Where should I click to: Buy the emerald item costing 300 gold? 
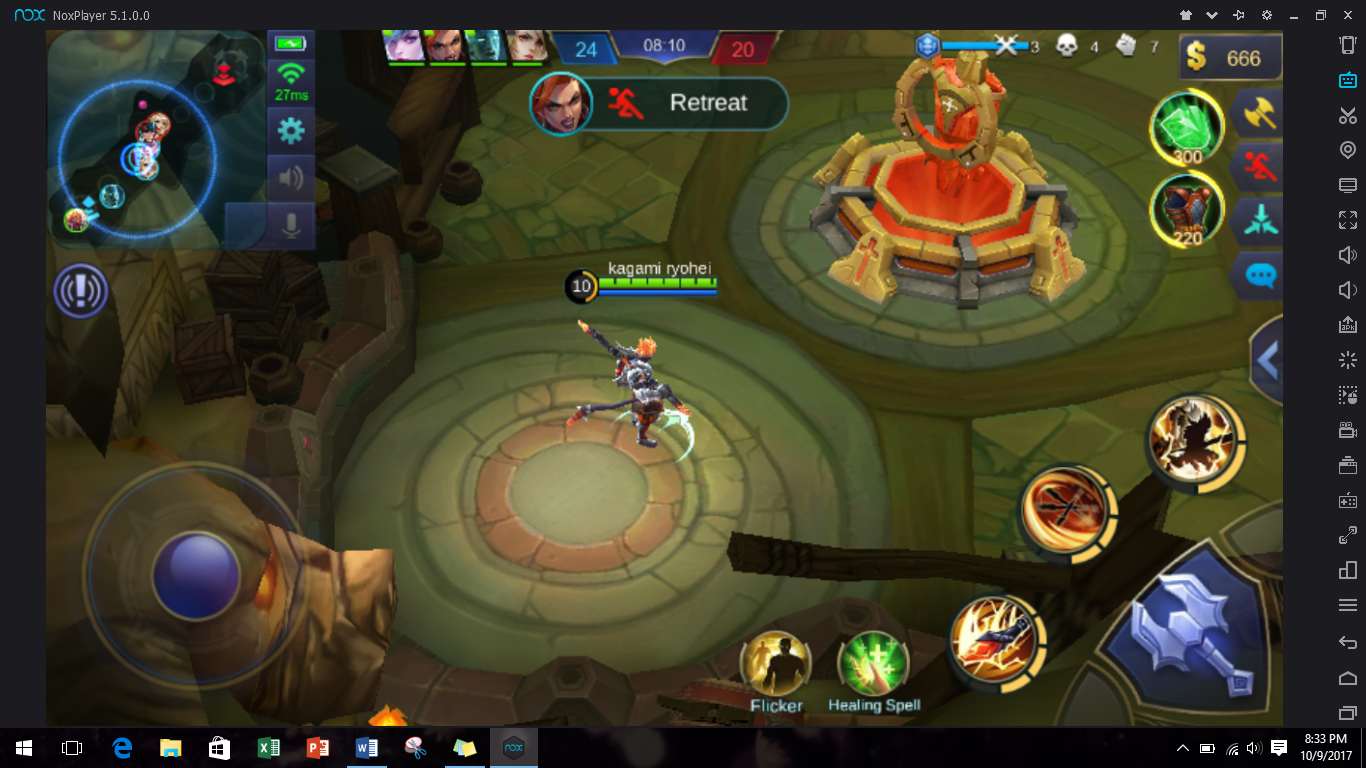(1187, 126)
